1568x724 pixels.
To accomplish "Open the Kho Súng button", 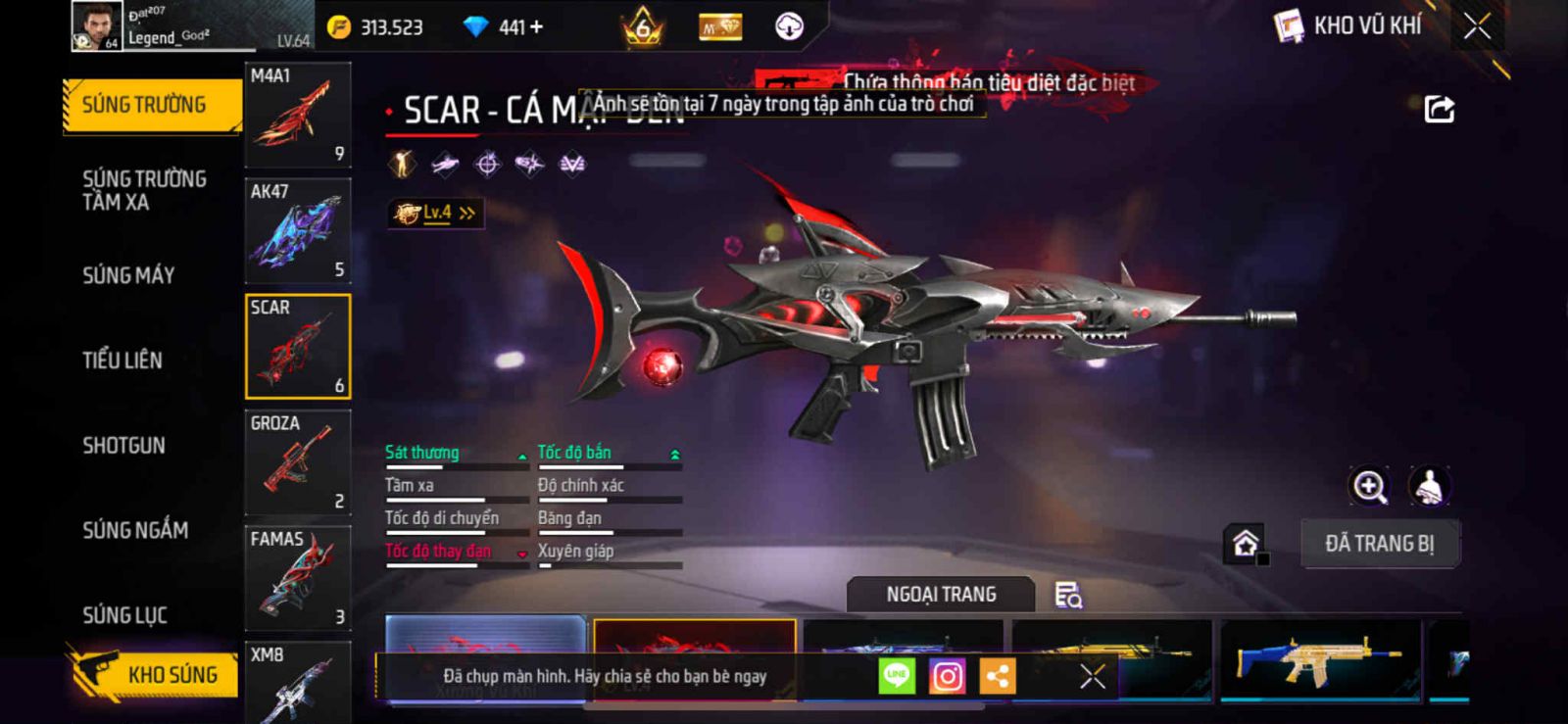I will click(157, 674).
